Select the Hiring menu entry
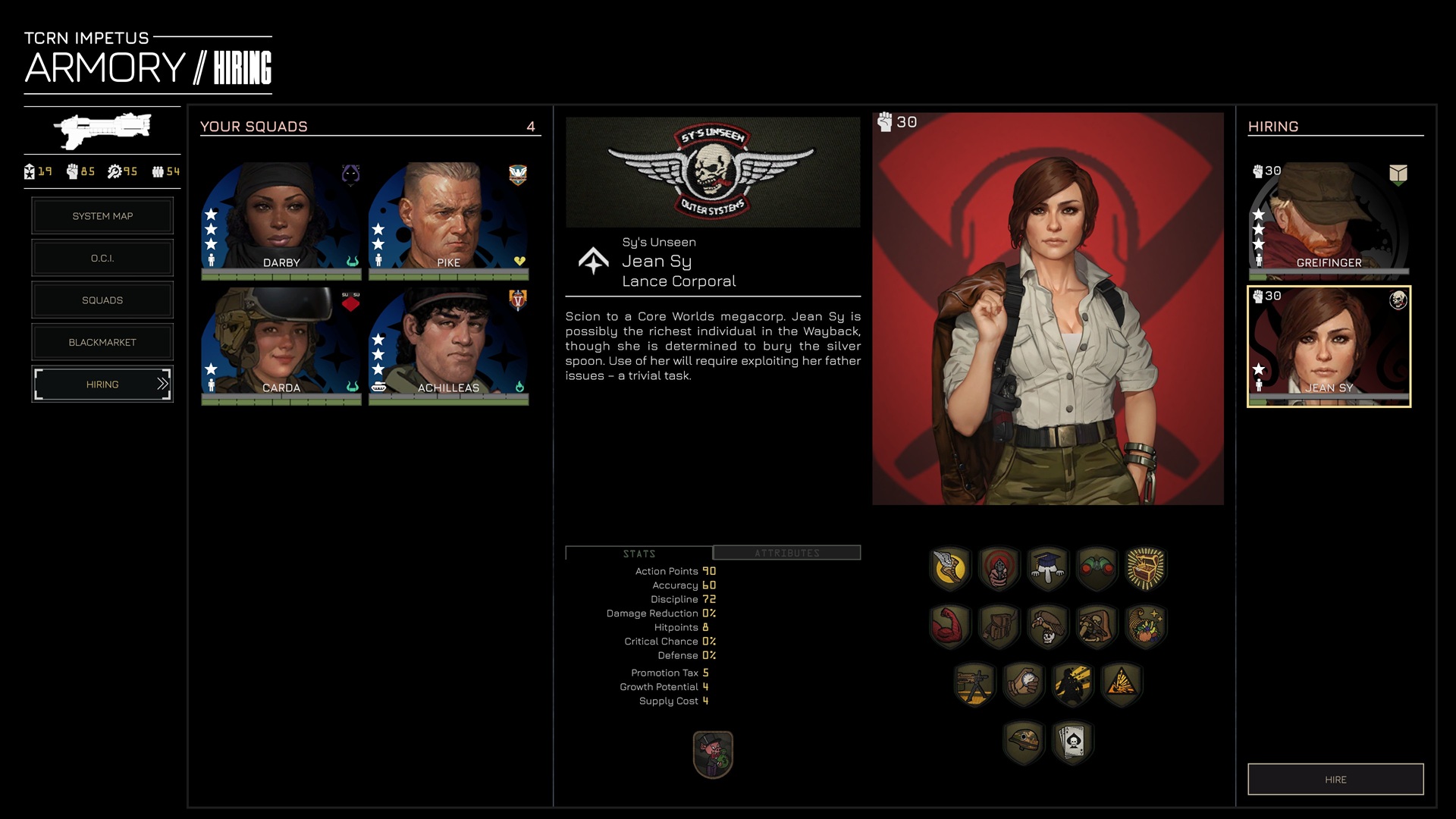This screenshot has height=819, width=1456. [102, 384]
